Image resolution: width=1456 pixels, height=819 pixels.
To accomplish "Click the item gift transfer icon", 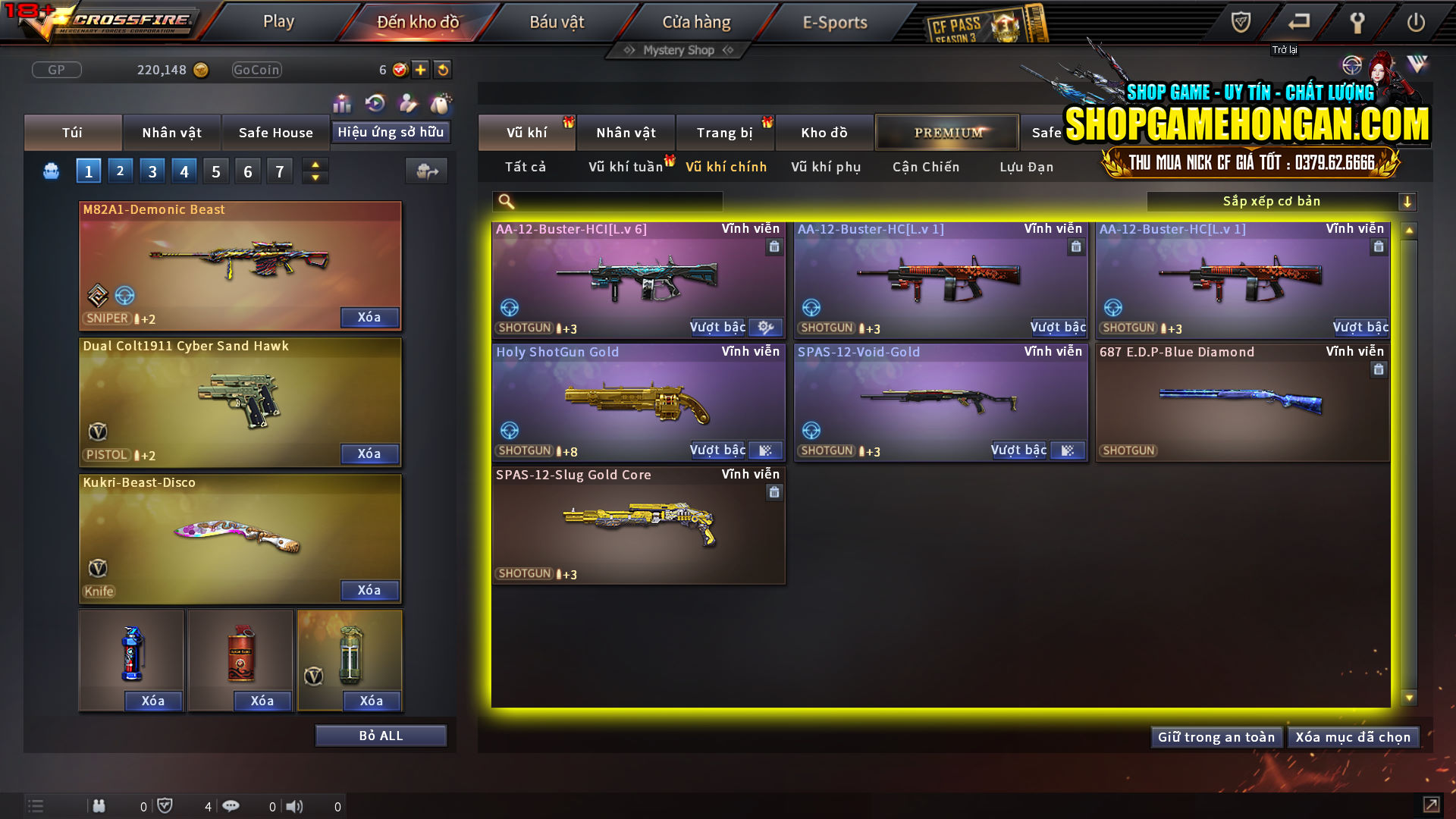I will [x=426, y=171].
